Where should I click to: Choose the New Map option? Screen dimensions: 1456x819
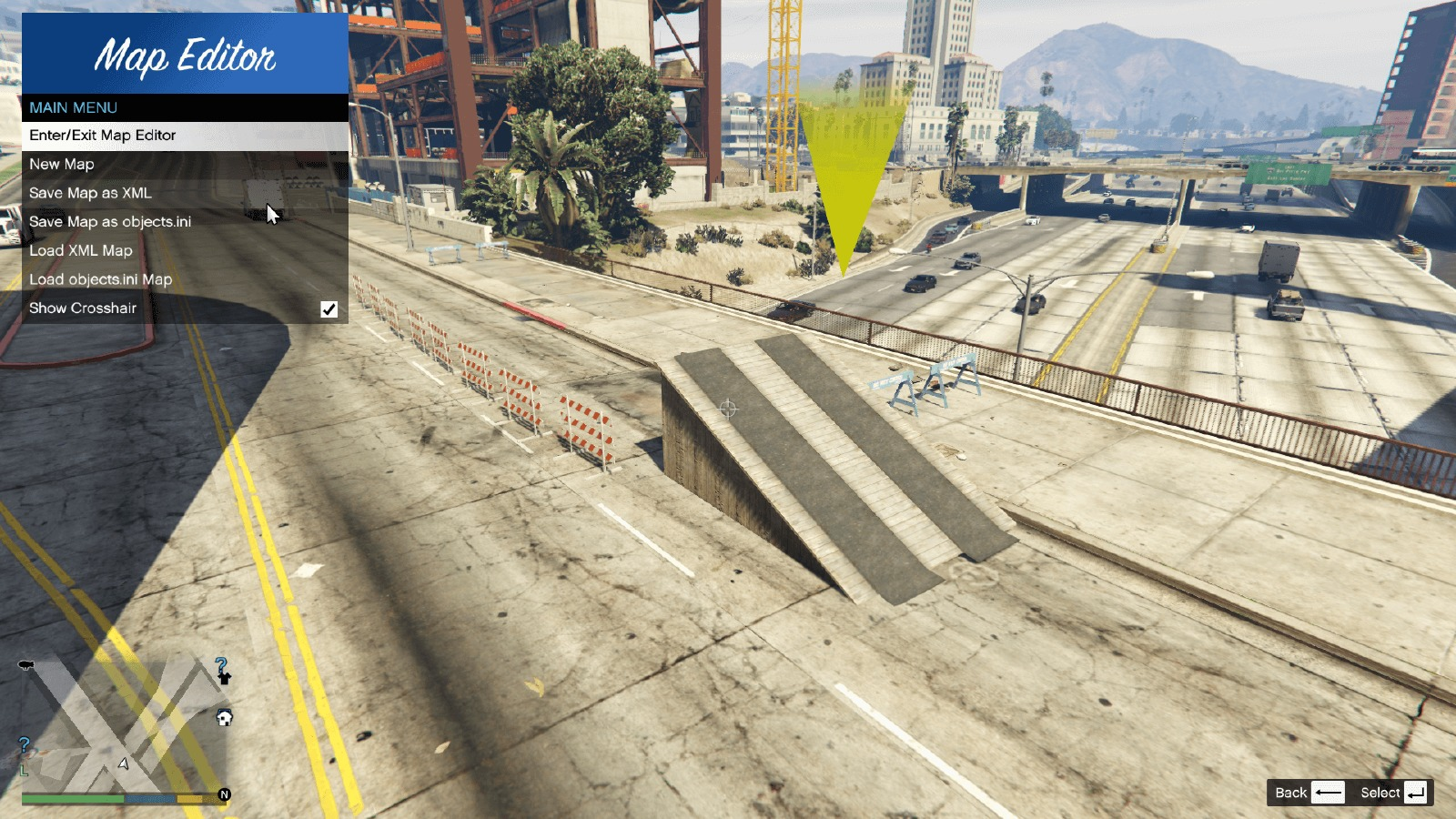[x=185, y=165]
